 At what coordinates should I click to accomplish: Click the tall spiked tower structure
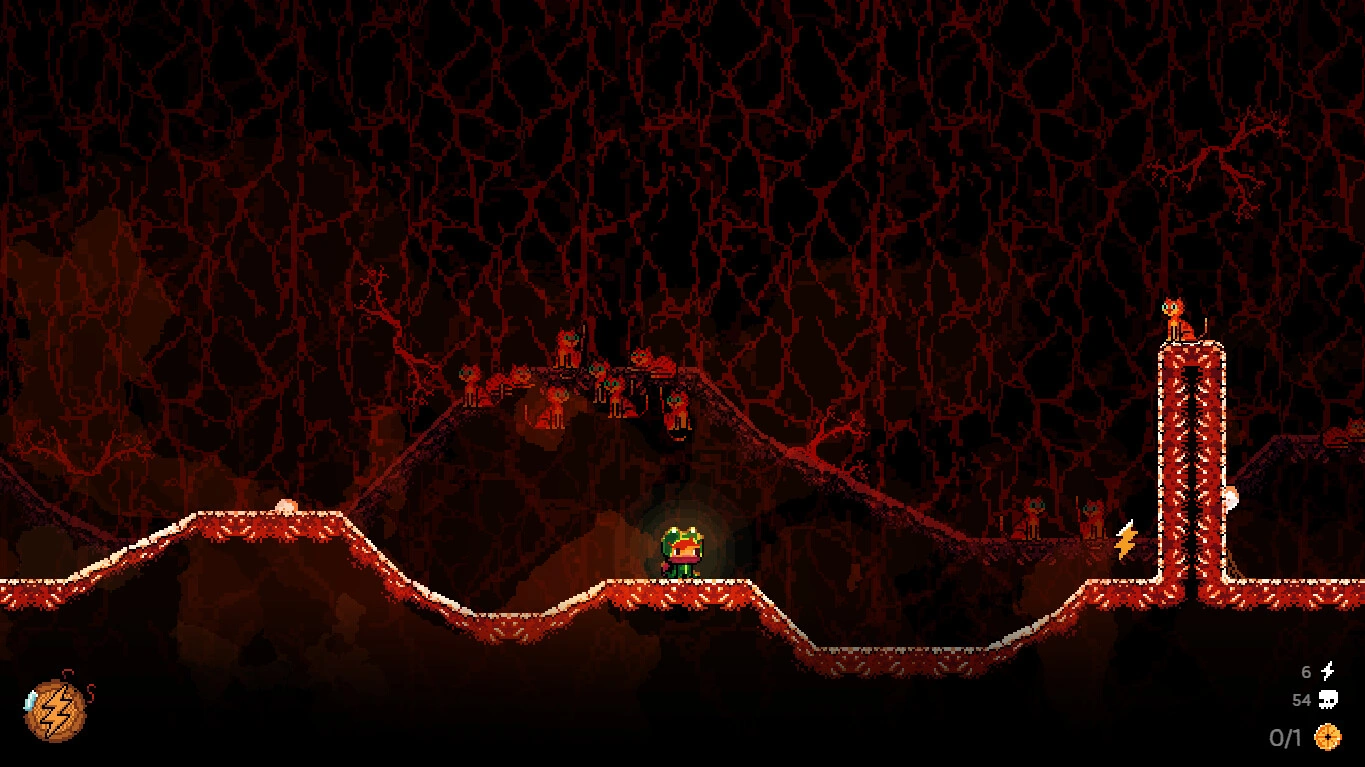coord(1190,470)
